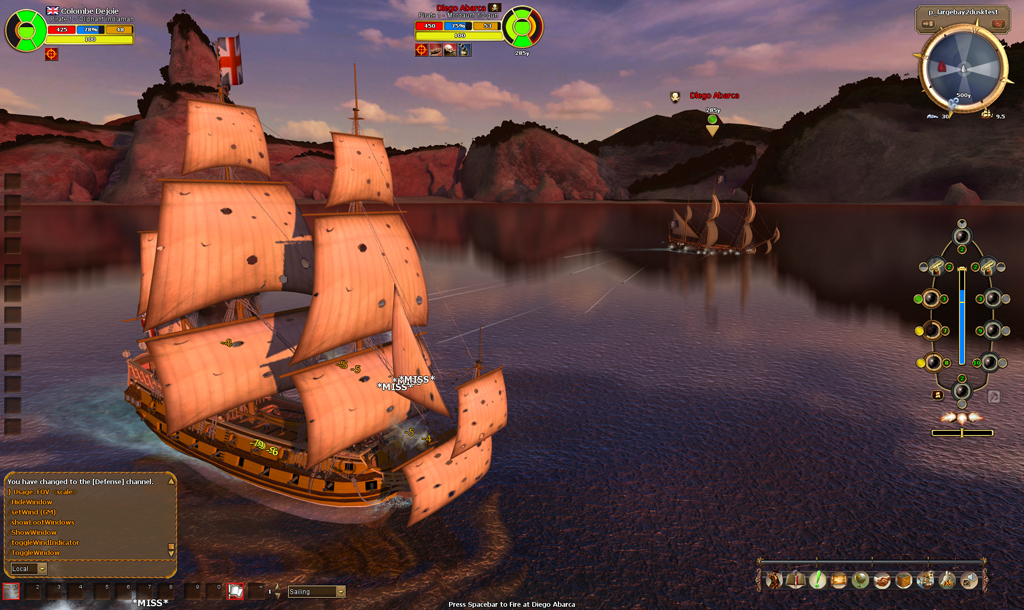Open the journal book icon
Viewport: 1024px width, 610px height.
(796, 579)
